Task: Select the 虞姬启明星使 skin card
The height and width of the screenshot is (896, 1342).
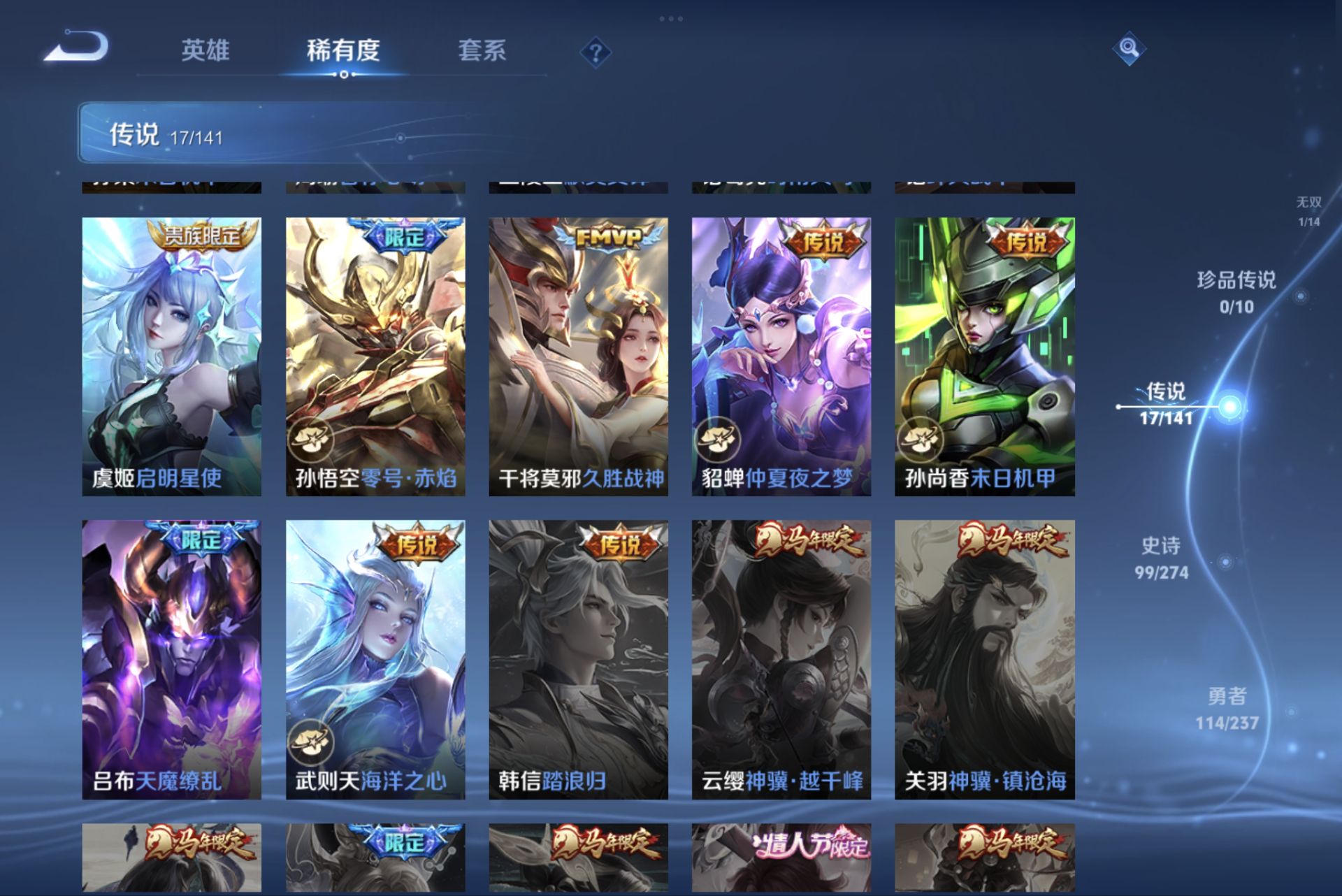Action: 170,349
